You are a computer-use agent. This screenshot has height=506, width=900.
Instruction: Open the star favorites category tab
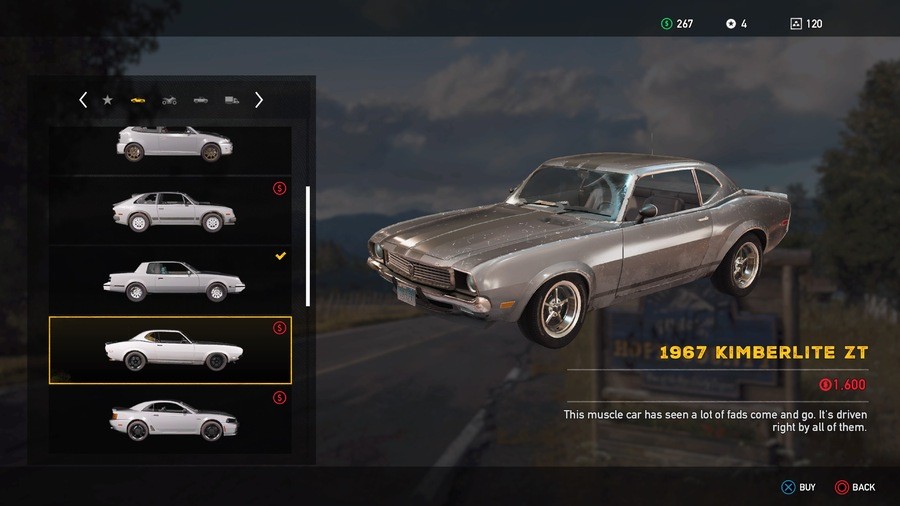(x=107, y=100)
